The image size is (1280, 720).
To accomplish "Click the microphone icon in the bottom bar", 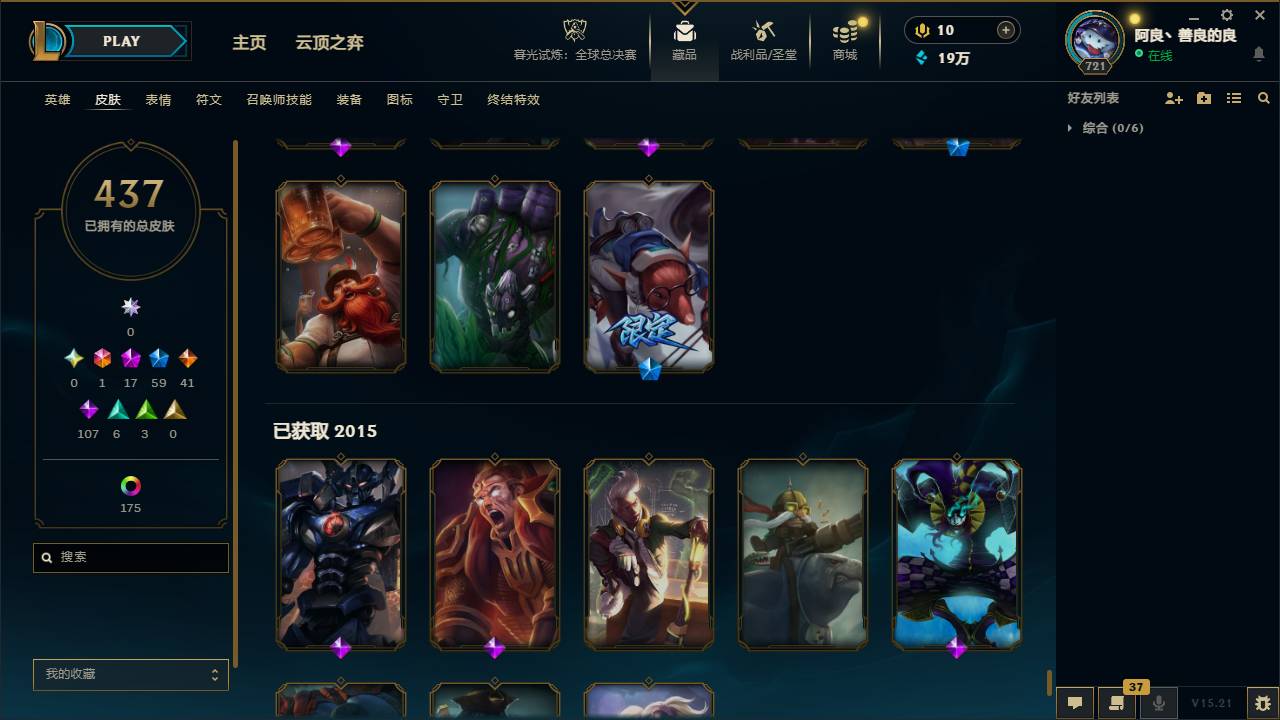I will (1158, 703).
